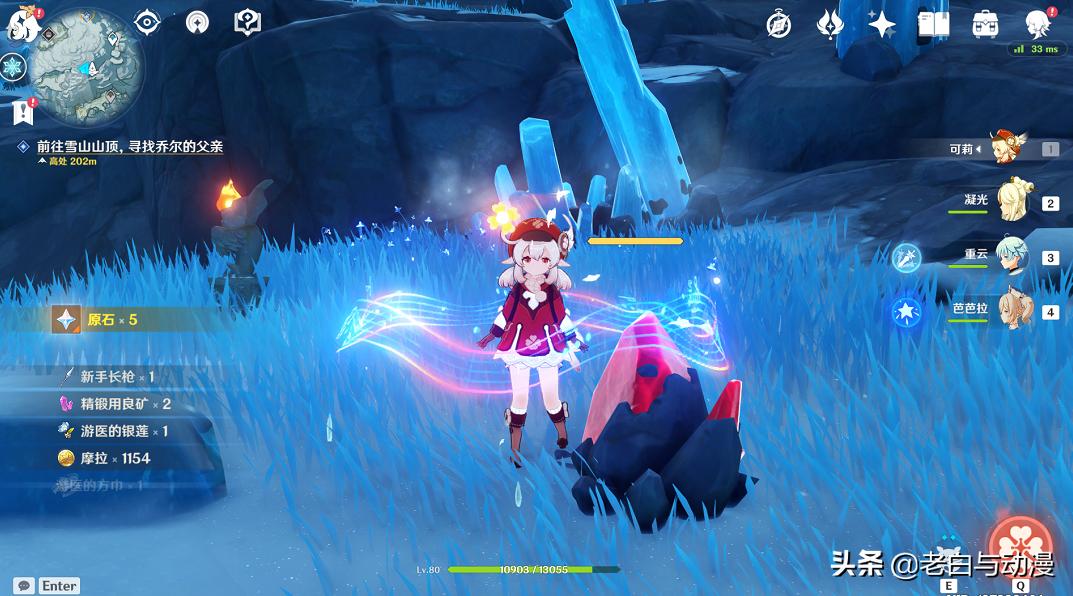Open the tutorial book question mark icon
The height and width of the screenshot is (596, 1073).
coord(247,22)
